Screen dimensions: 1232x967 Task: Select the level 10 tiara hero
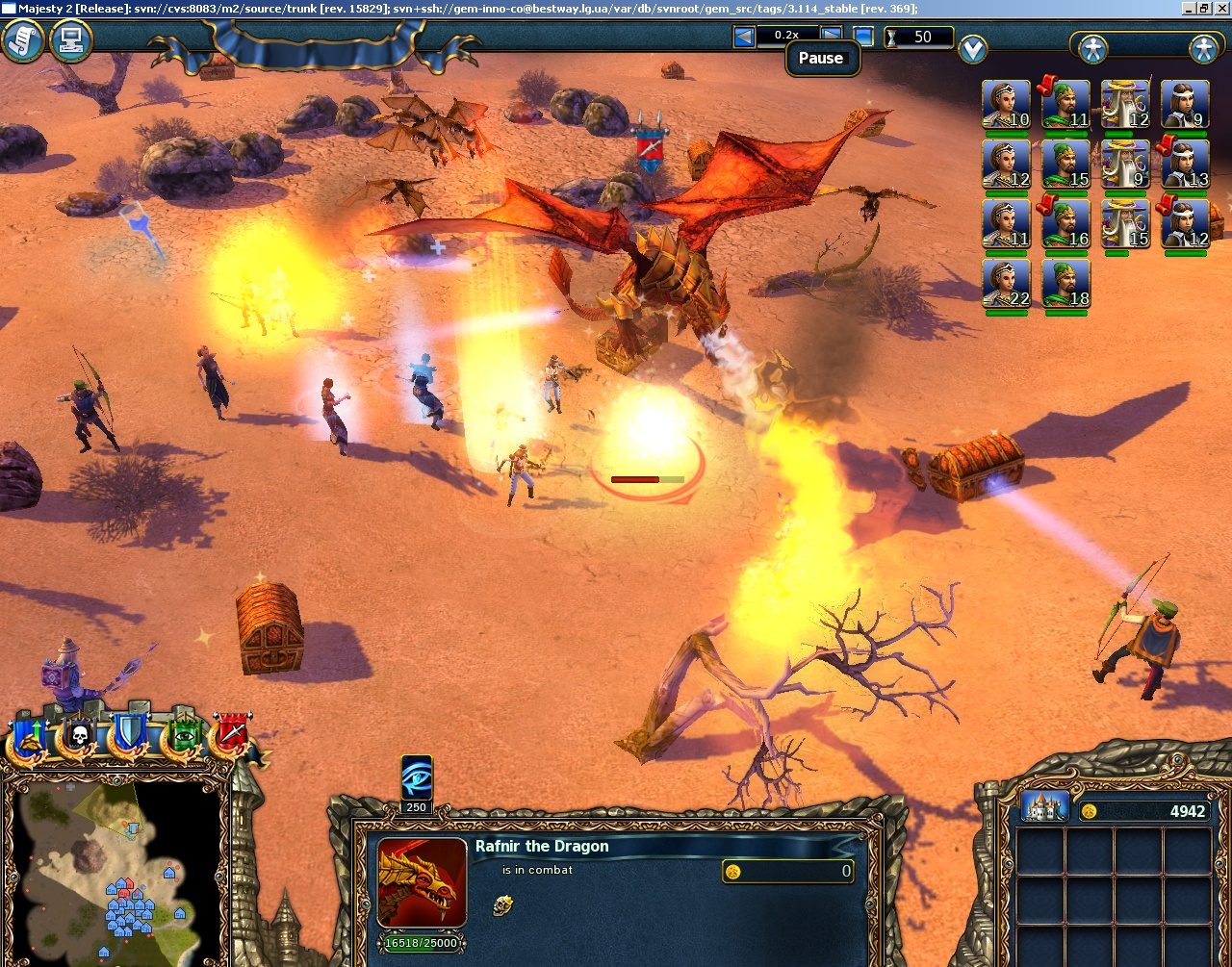[1007, 105]
